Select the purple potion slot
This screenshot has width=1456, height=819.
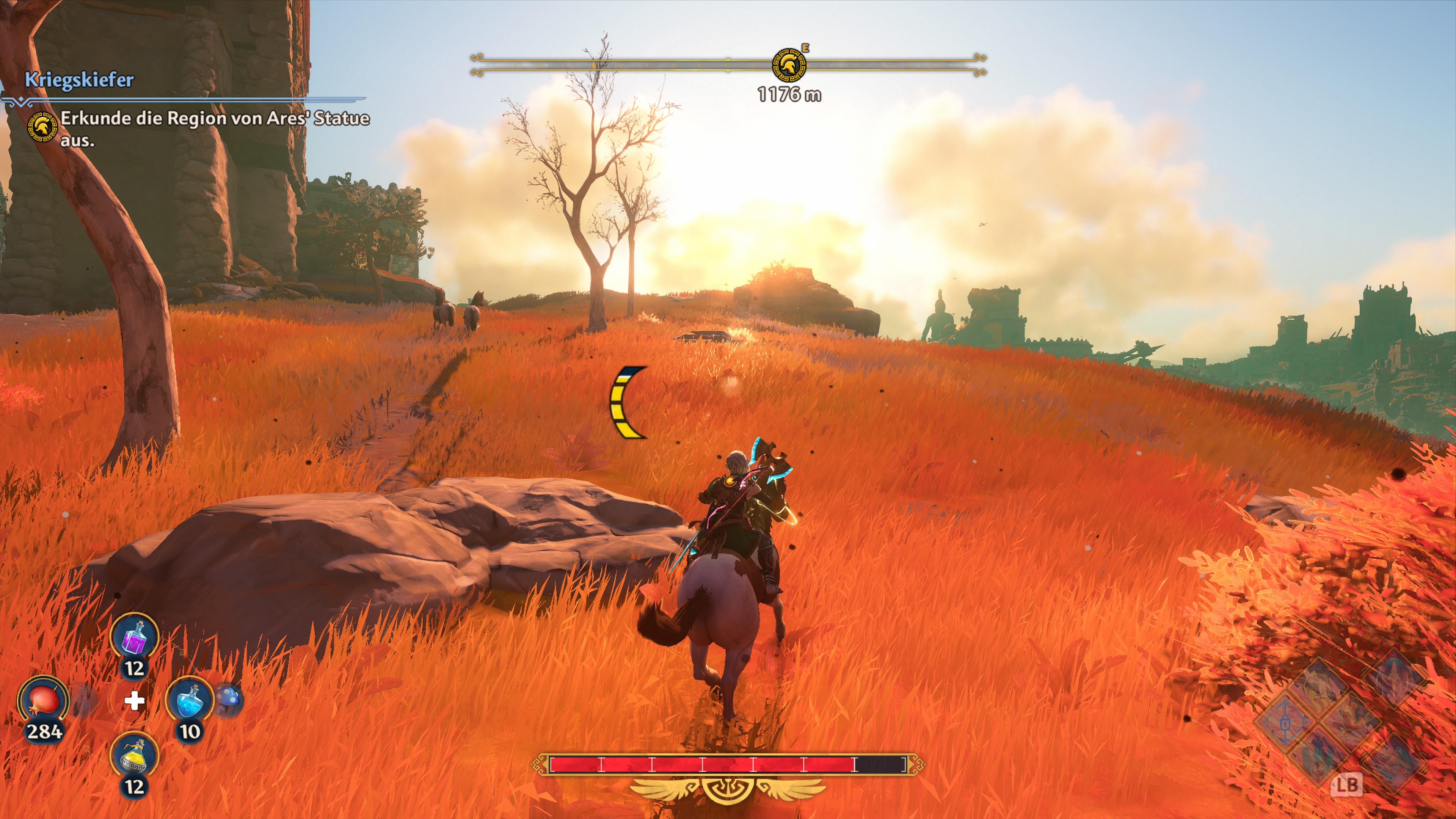coord(134,637)
